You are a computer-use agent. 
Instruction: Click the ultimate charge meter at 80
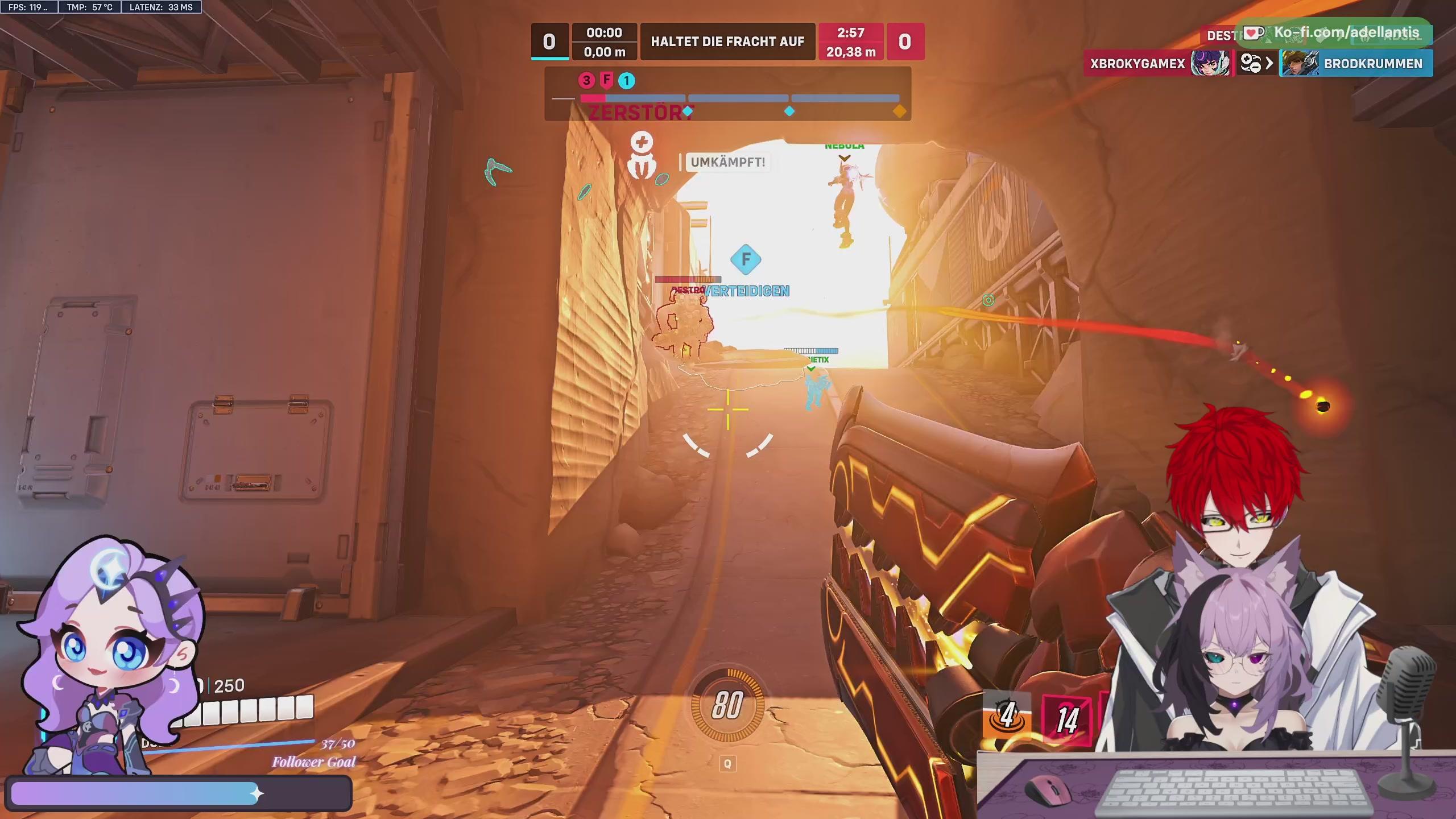coord(727,705)
